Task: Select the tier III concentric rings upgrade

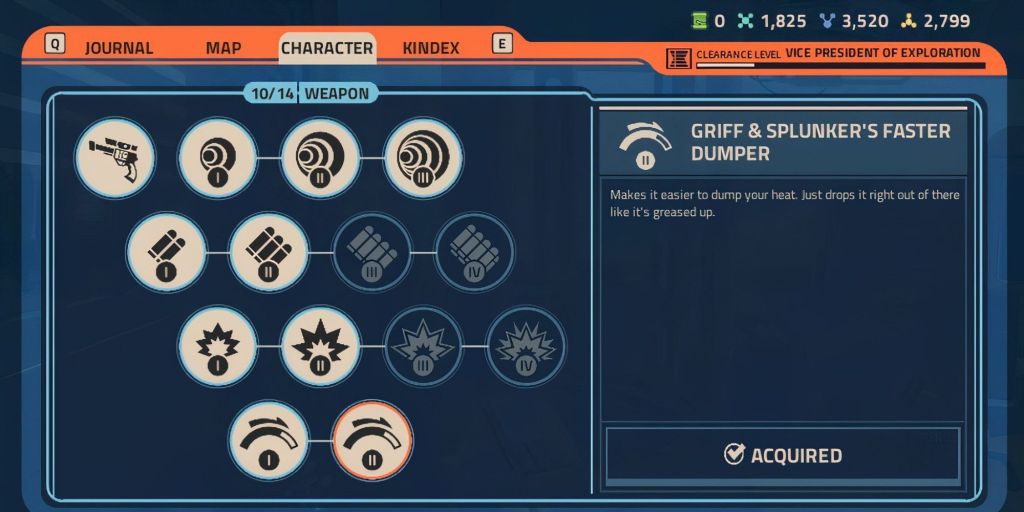Action: click(x=423, y=157)
